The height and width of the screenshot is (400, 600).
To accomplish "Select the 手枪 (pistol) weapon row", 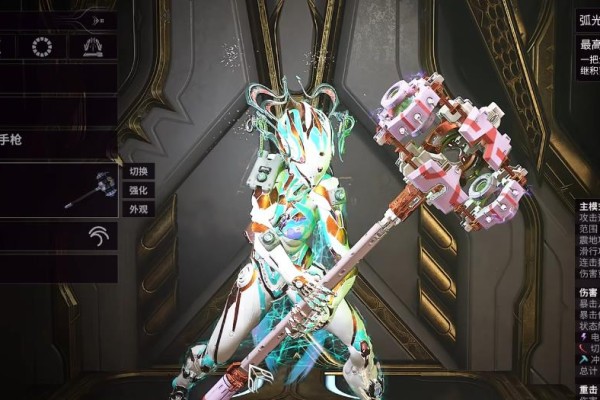I will (x=58, y=141).
